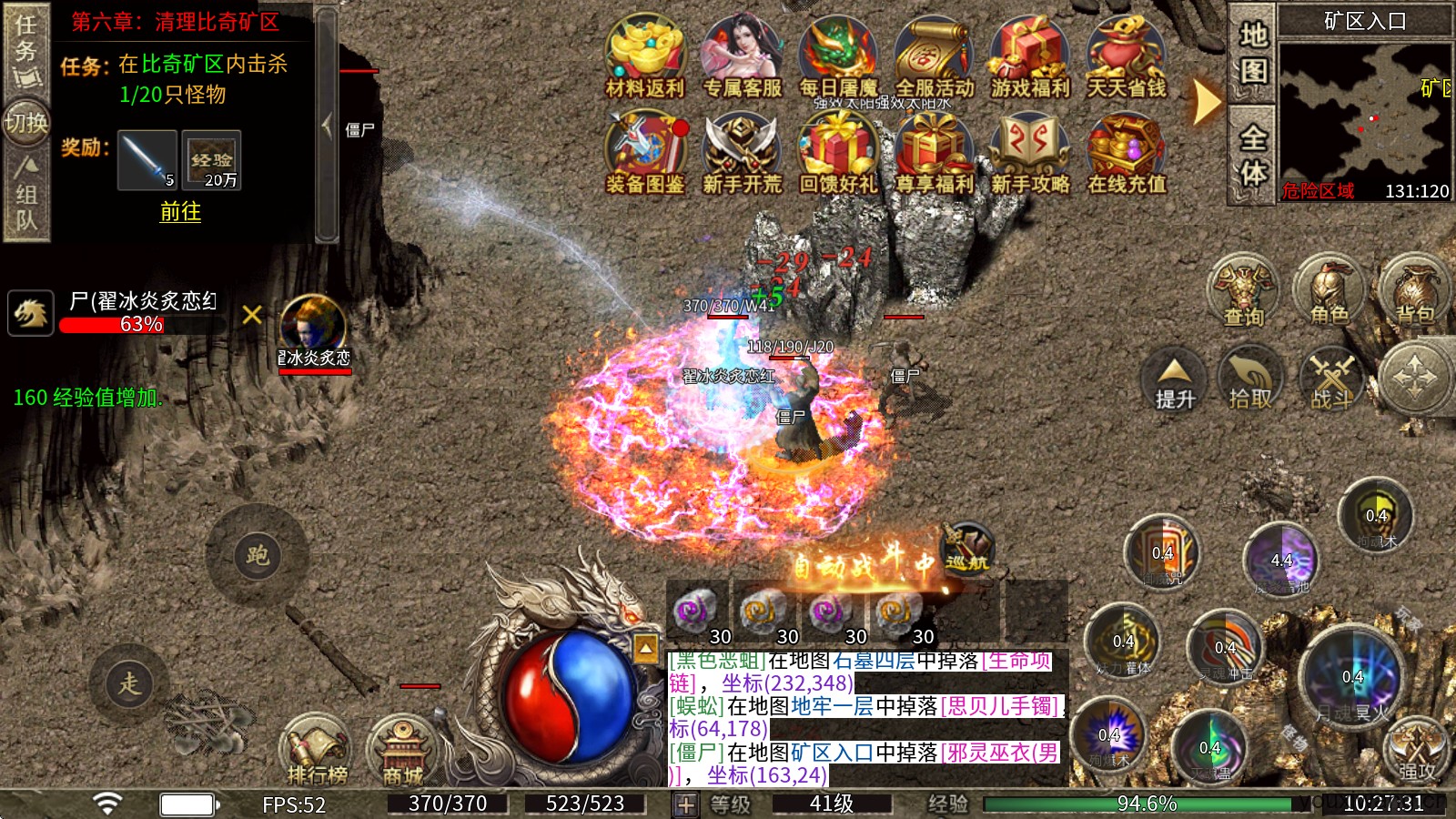Image resolution: width=1456 pixels, height=819 pixels.
Task: Tap the 拾取 pickup button
Action: pos(1250,380)
